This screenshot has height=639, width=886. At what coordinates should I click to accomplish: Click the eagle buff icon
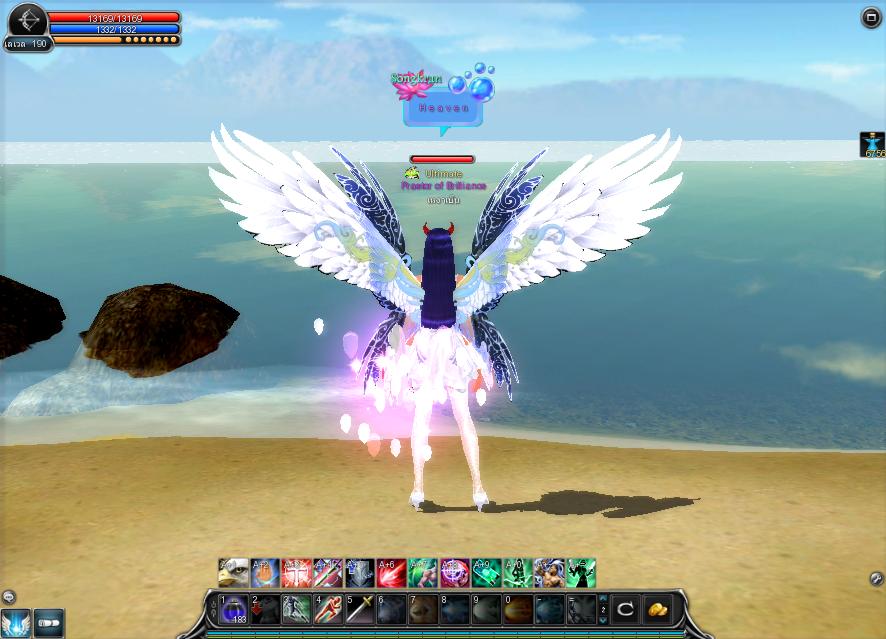point(233,573)
